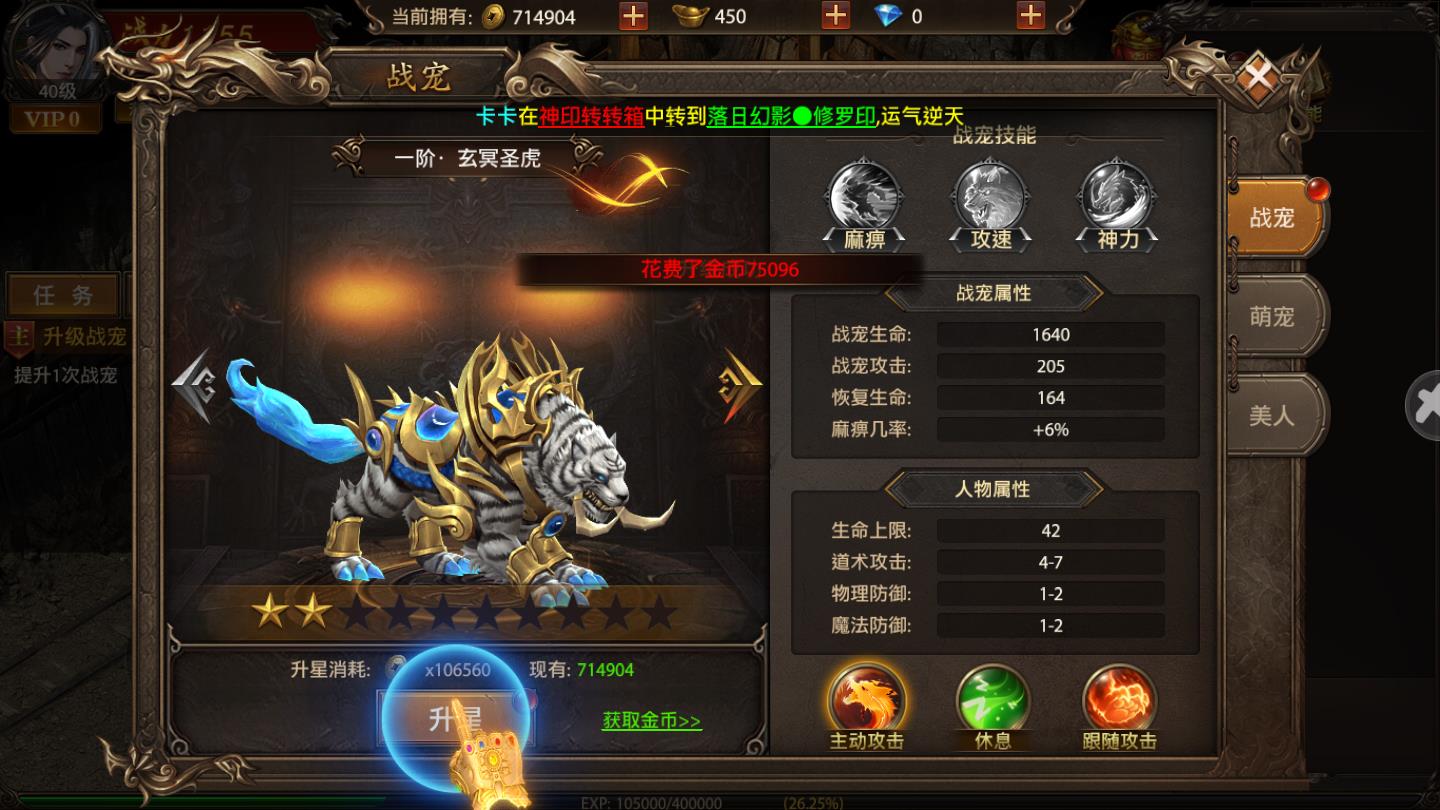1440x810 pixels.
Task: Add more gold via the plus beside 714904
Action: [632, 16]
